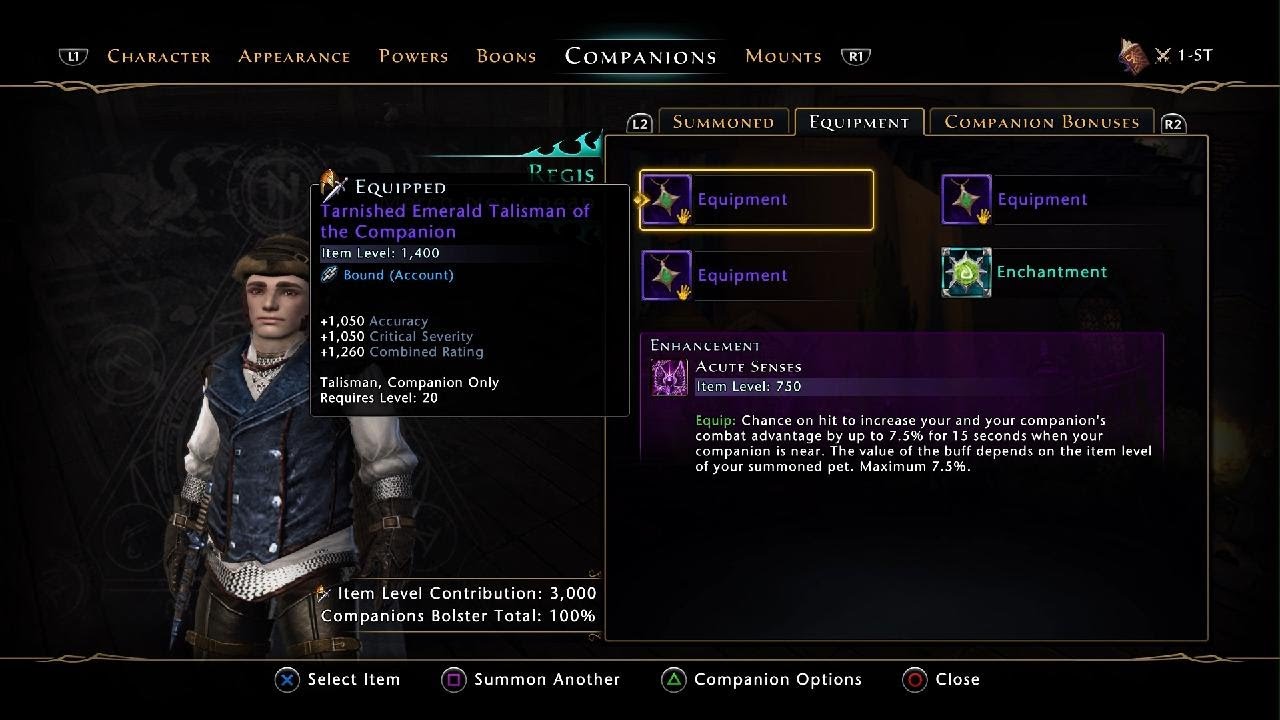1280x720 pixels.
Task: Select the Equipment sub-tab
Action: click(859, 122)
